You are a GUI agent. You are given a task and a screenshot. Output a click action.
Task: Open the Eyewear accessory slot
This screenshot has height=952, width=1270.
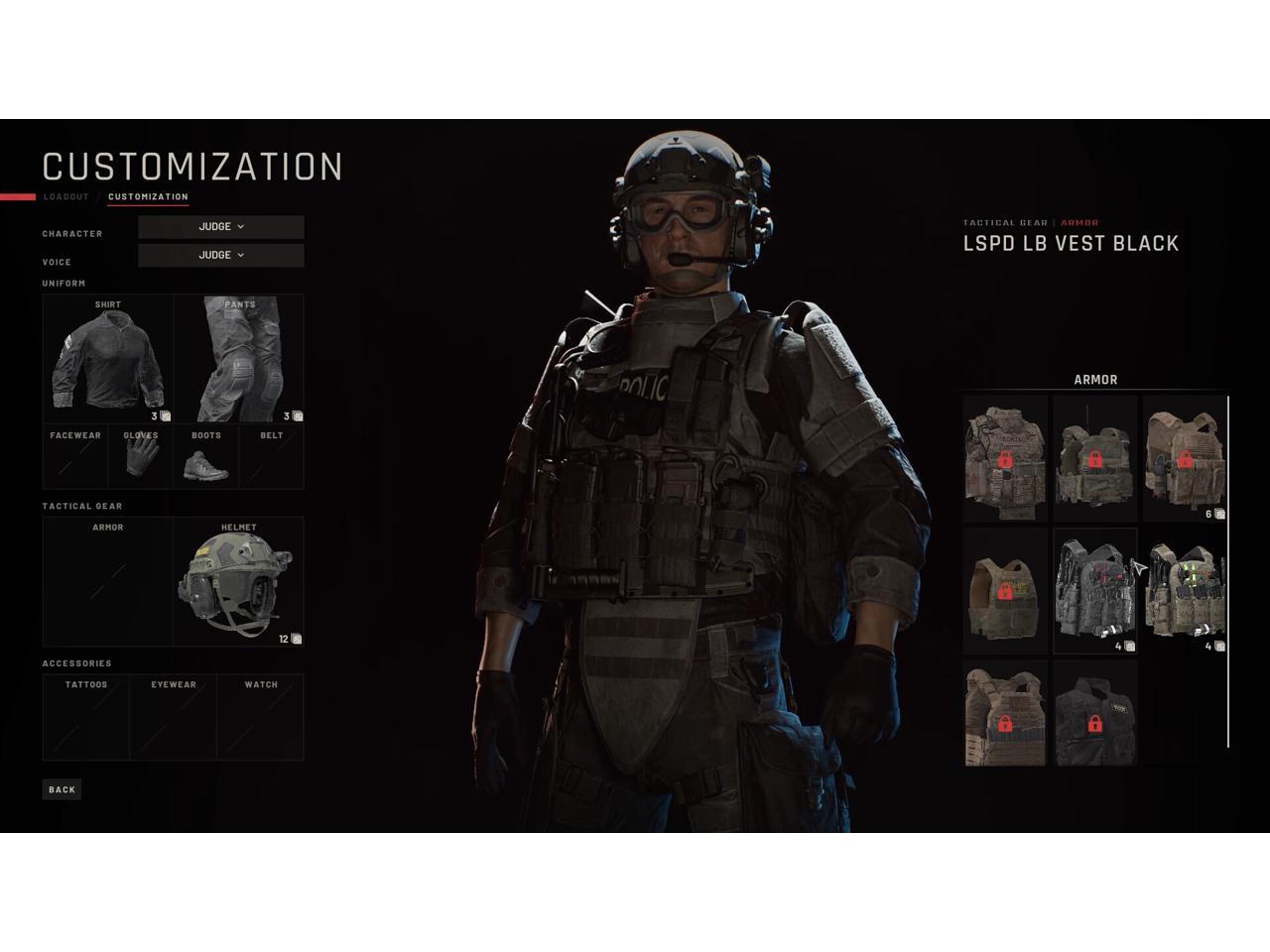pyautogui.click(x=174, y=717)
